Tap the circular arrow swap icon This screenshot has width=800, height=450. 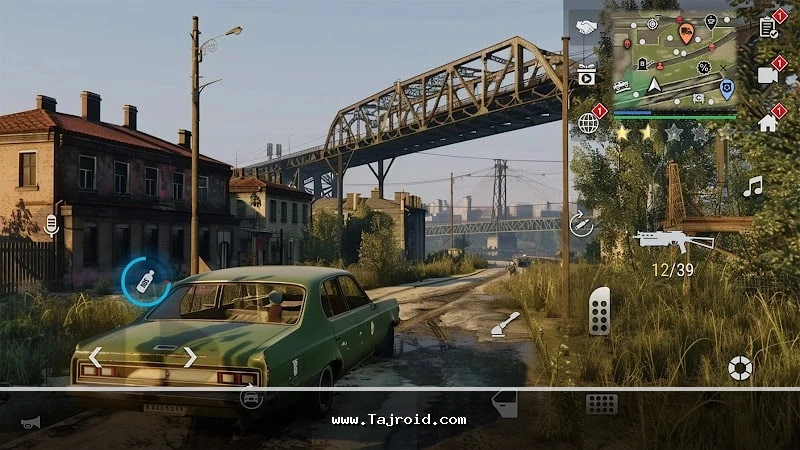click(x=581, y=224)
